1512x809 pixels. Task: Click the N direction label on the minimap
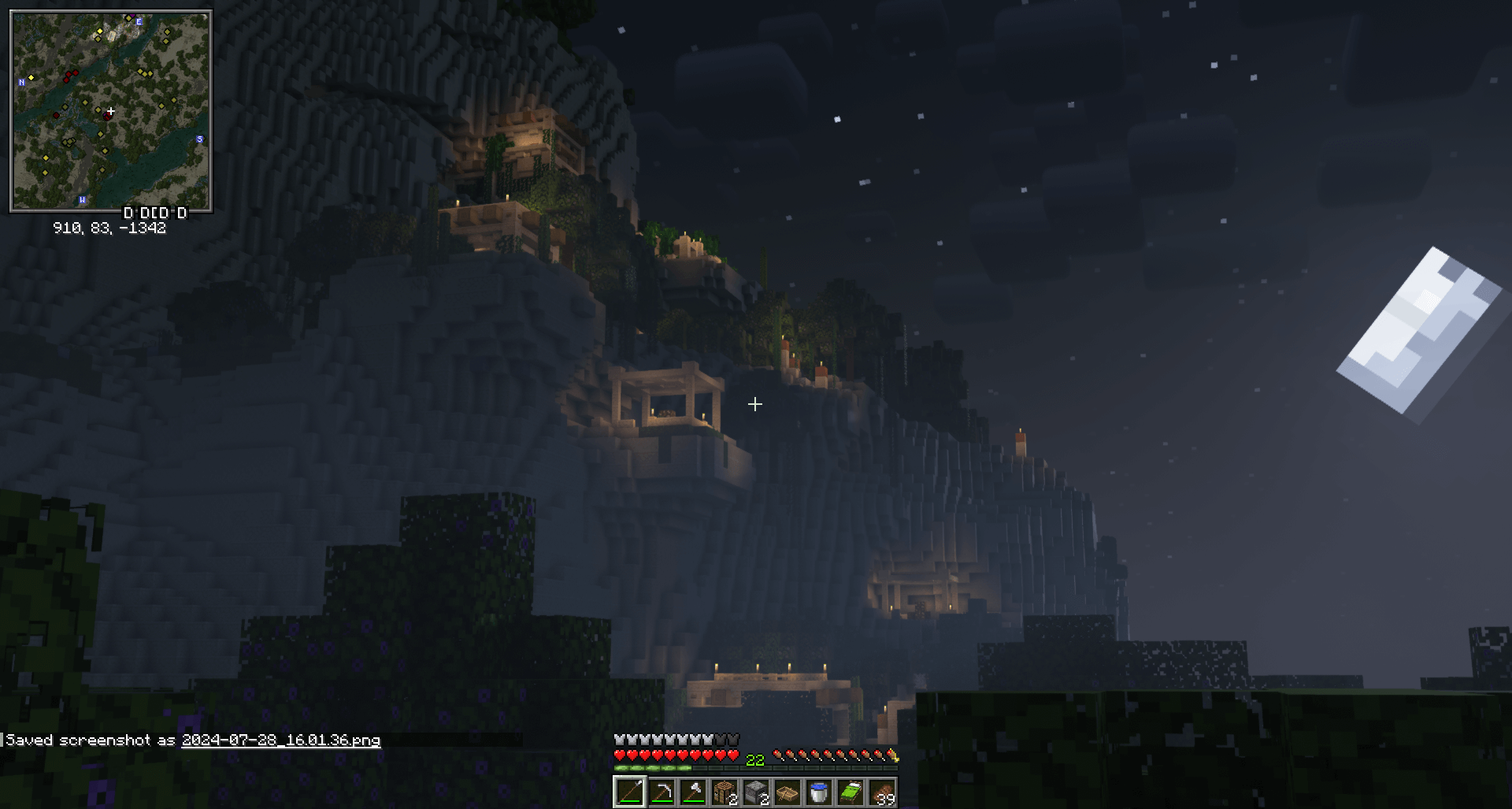(21, 82)
